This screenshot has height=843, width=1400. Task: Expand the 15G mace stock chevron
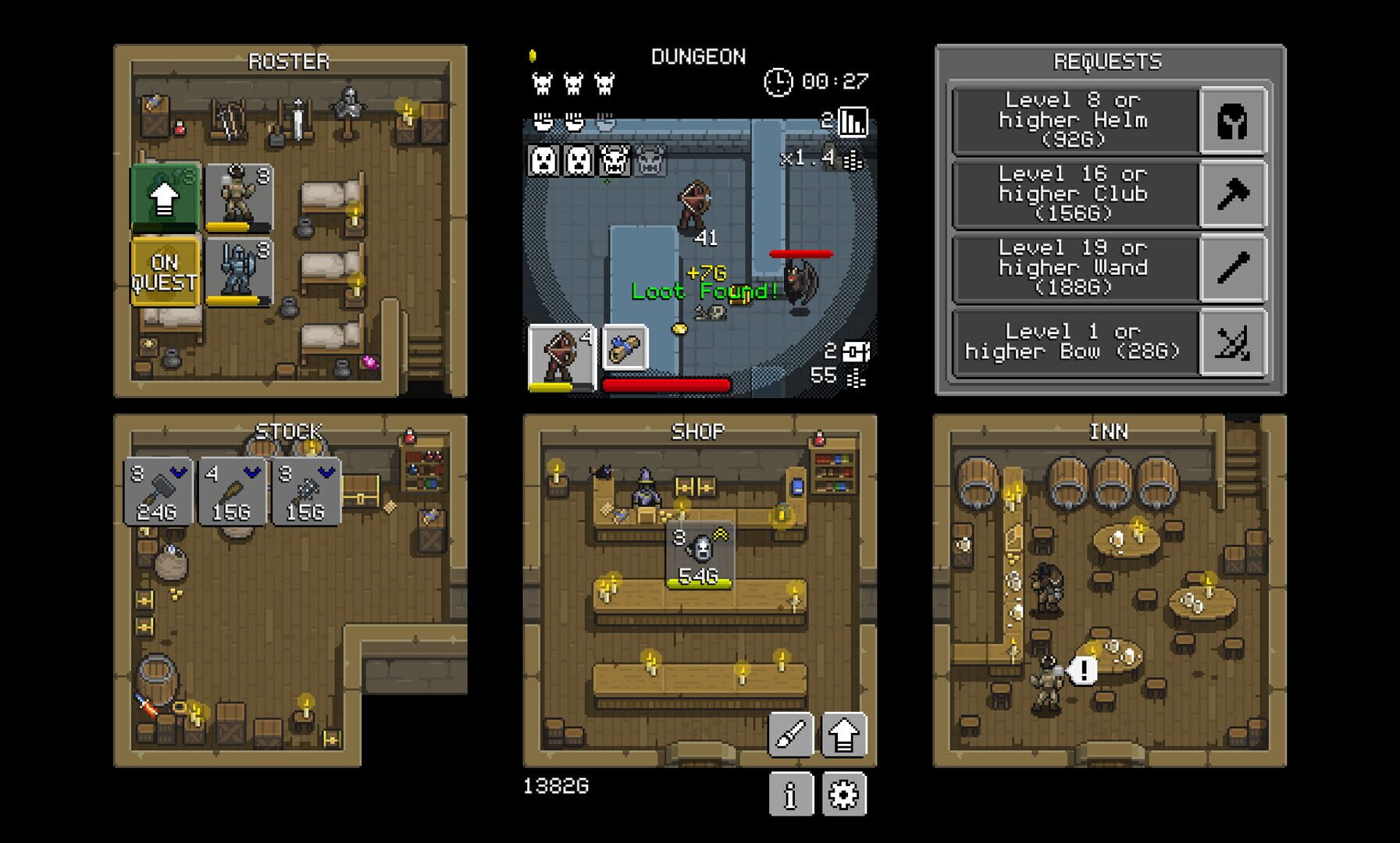click(x=325, y=473)
